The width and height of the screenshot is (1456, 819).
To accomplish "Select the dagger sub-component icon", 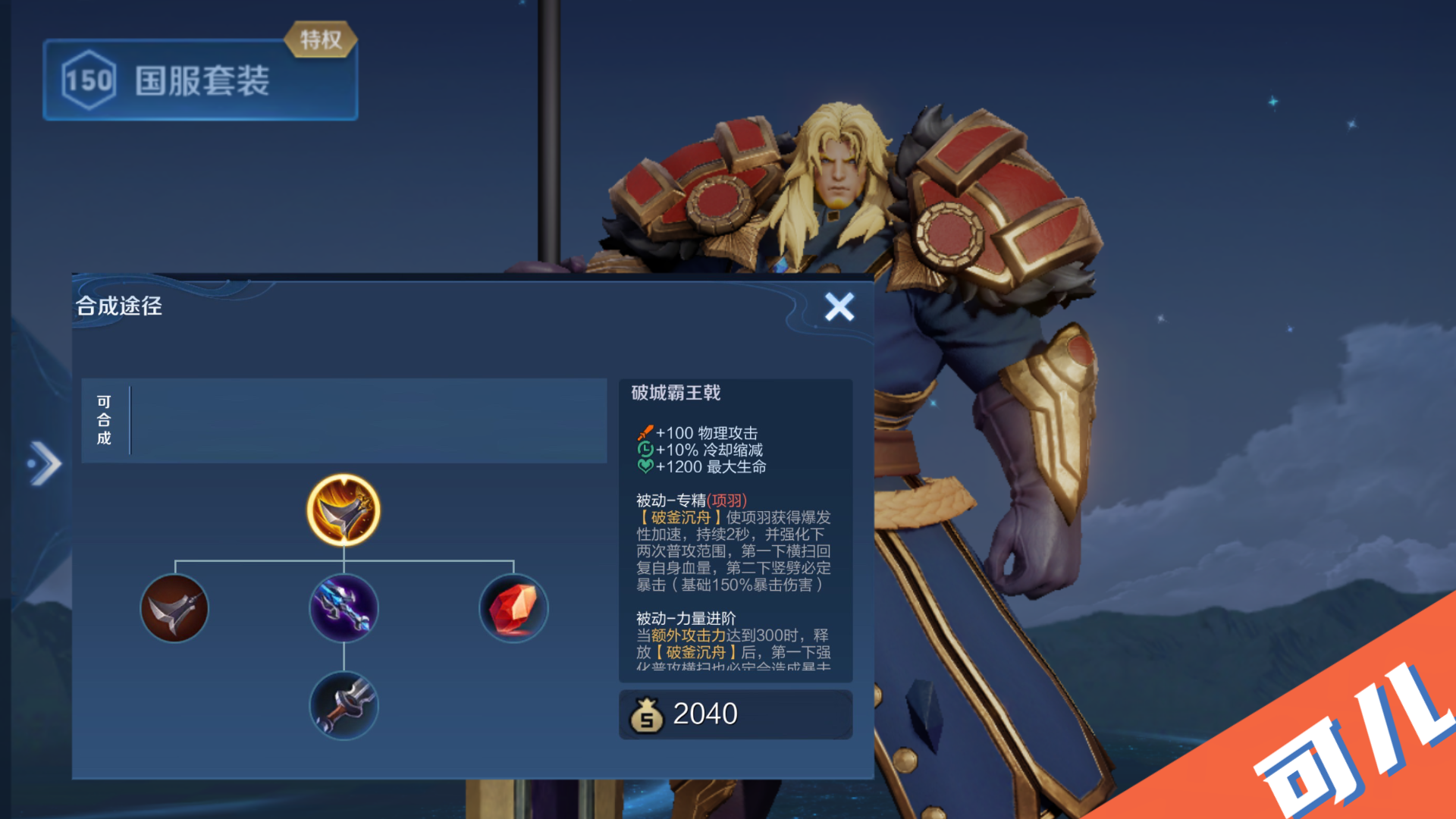I will [344, 705].
